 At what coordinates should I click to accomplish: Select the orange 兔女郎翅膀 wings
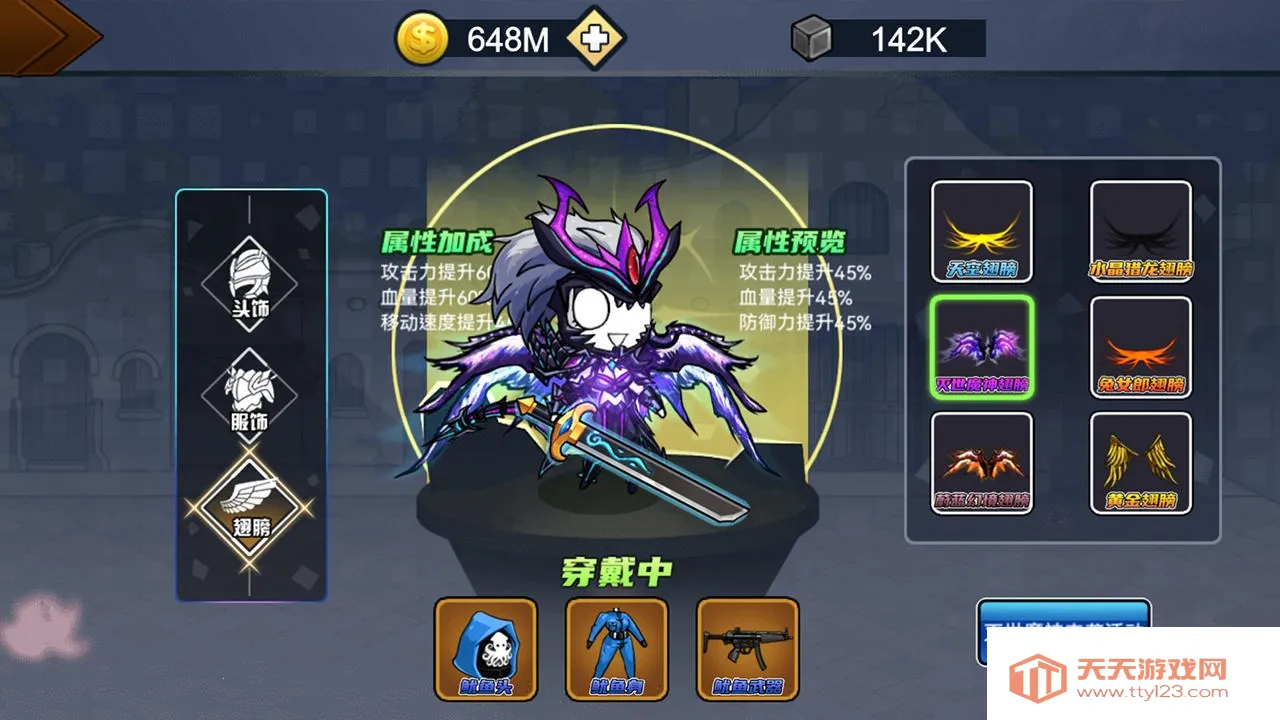[1140, 348]
